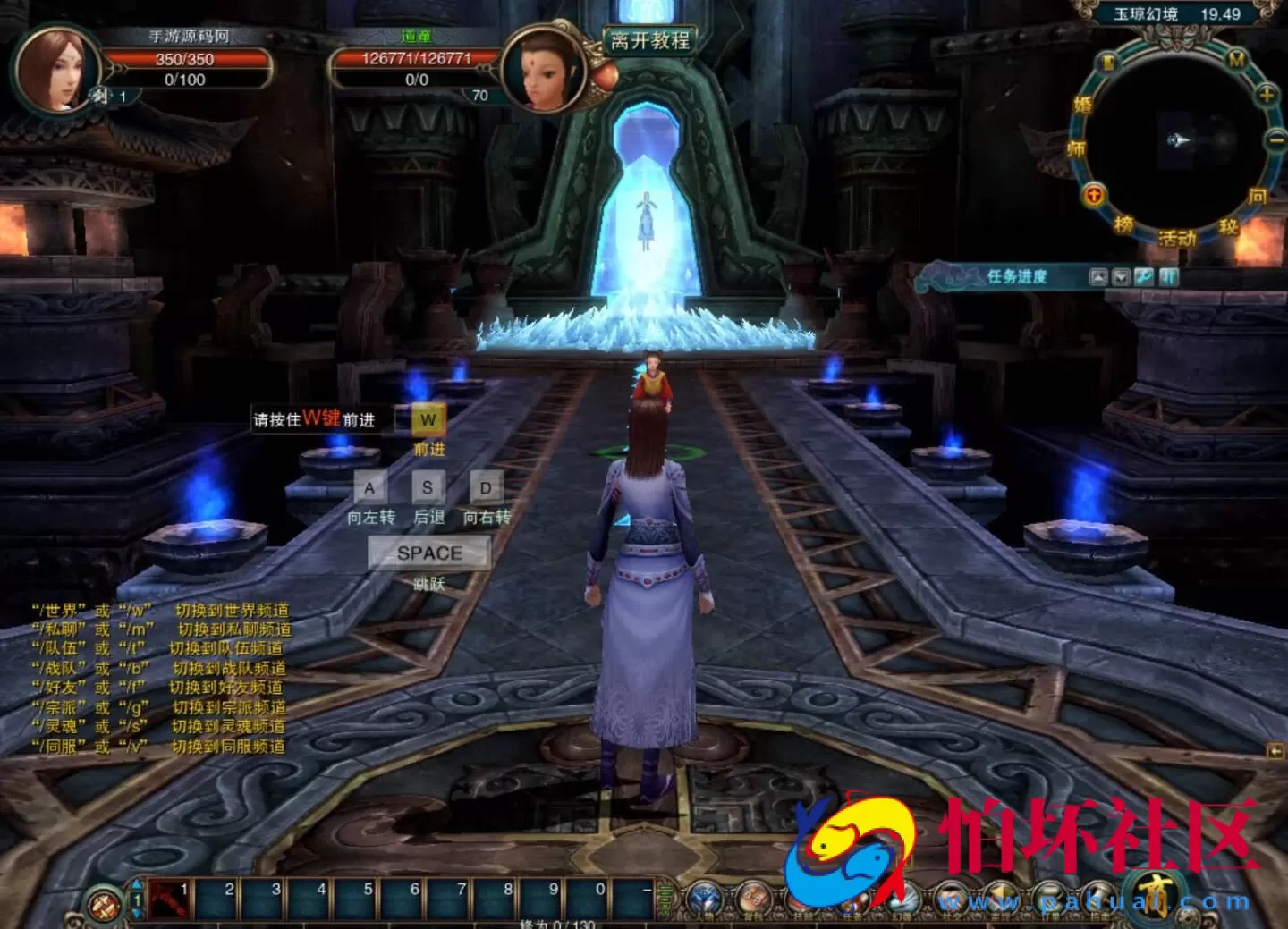Open the 活动 events menu
This screenshot has height=929, width=1288.
[x=1177, y=238]
